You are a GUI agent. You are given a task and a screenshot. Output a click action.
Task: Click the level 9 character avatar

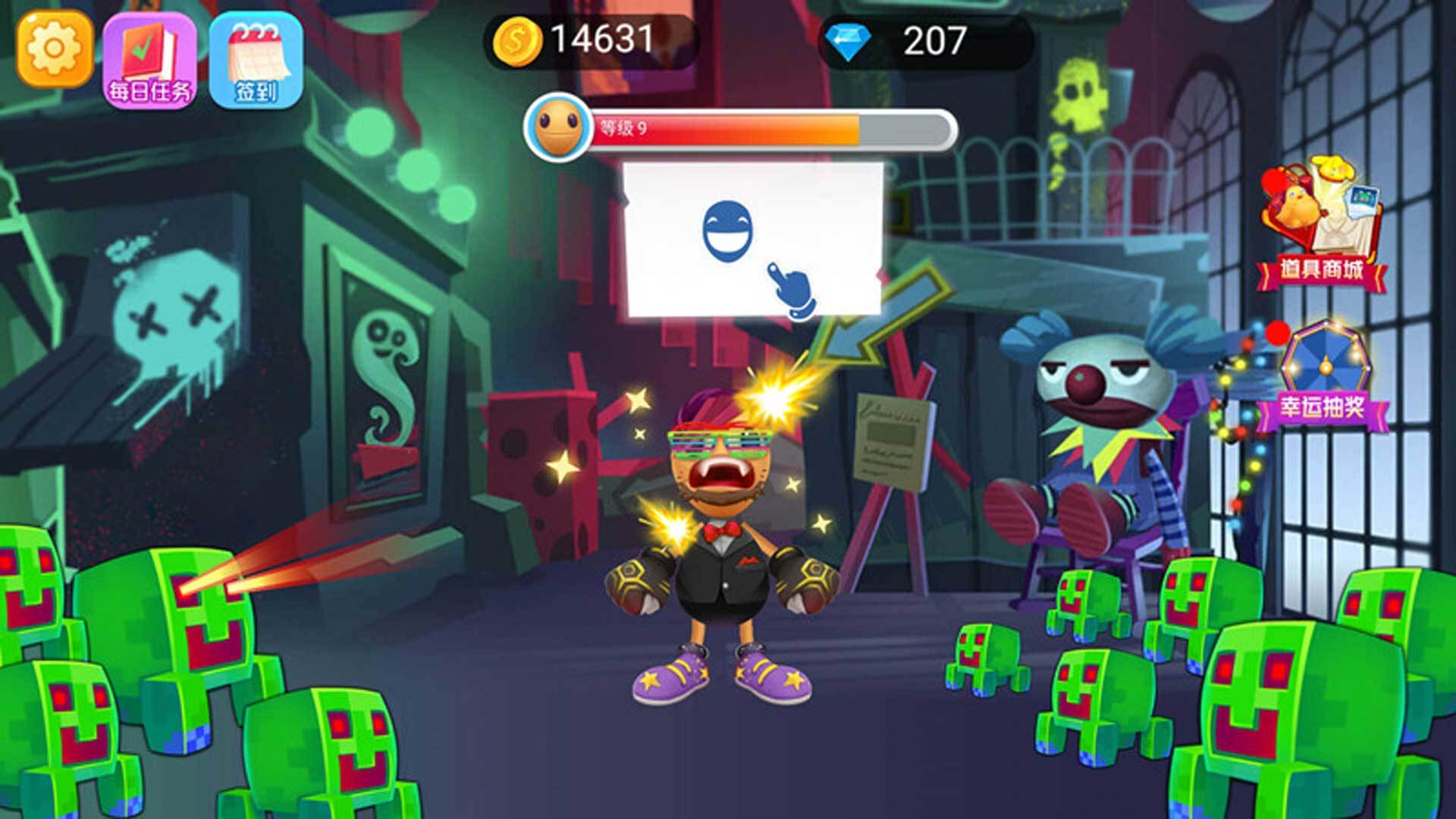(558, 127)
